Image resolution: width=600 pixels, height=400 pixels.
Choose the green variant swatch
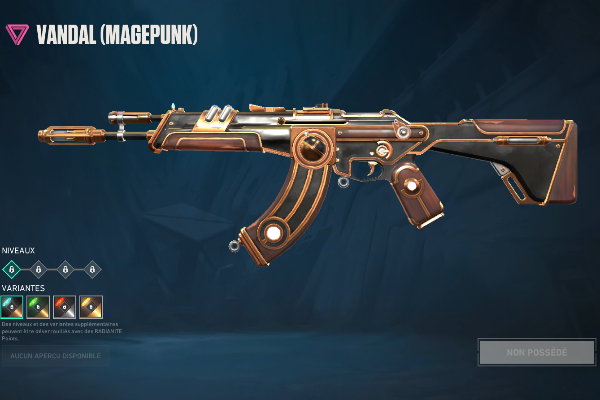coord(39,306)
